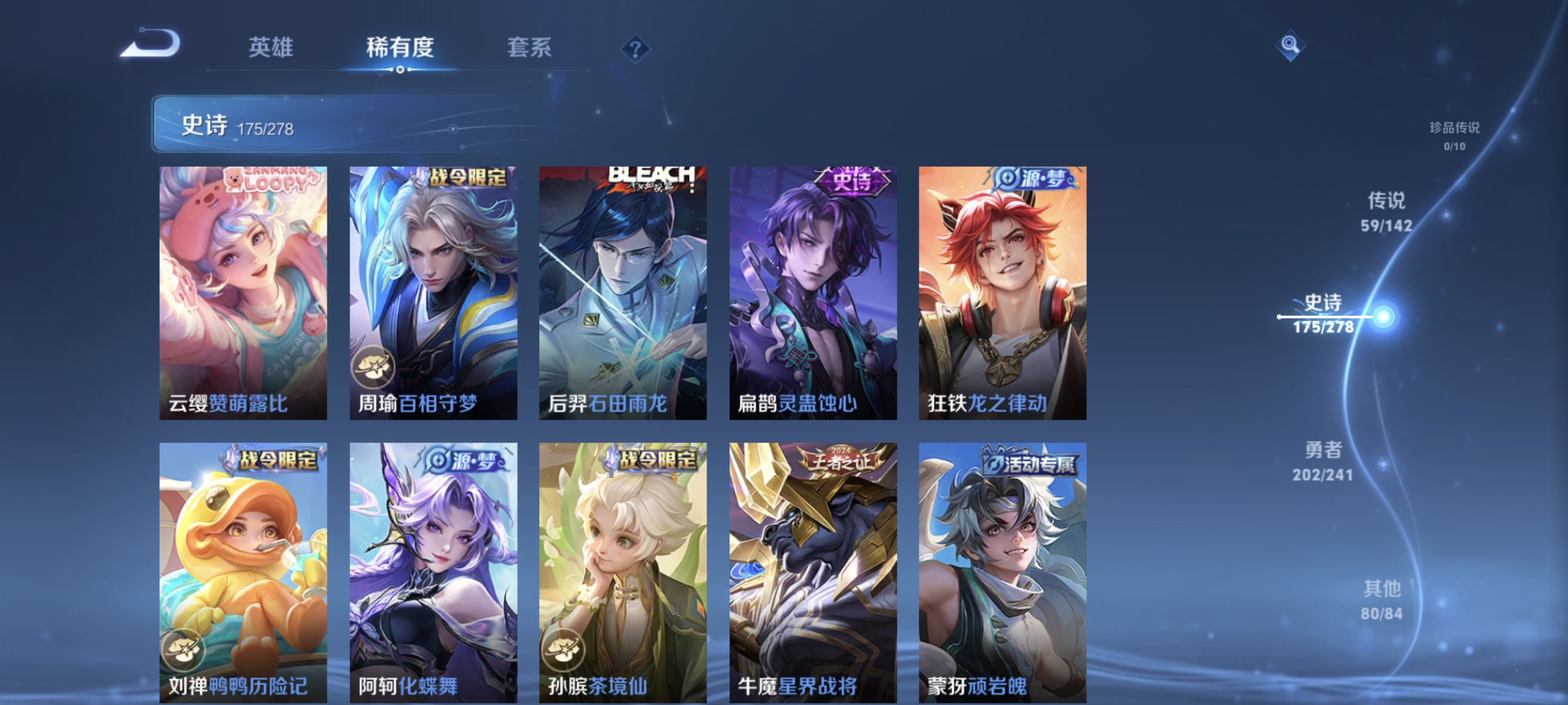
Task: Open the 套系 tab
Action: pyautogui.click(x=530, y=47)
